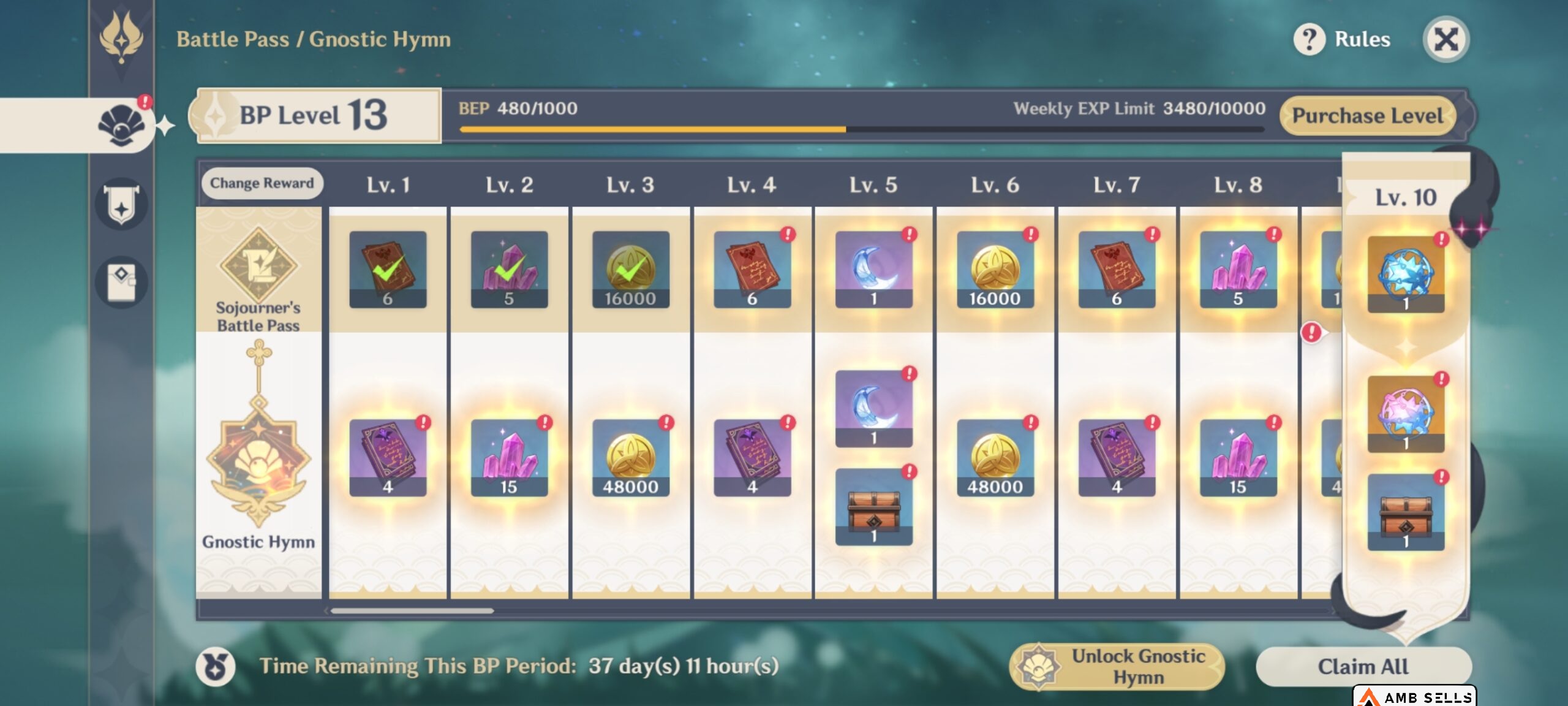Claim All available rewards
Viewport: 1568px width, 706px height.
(x=1363, y=666)
